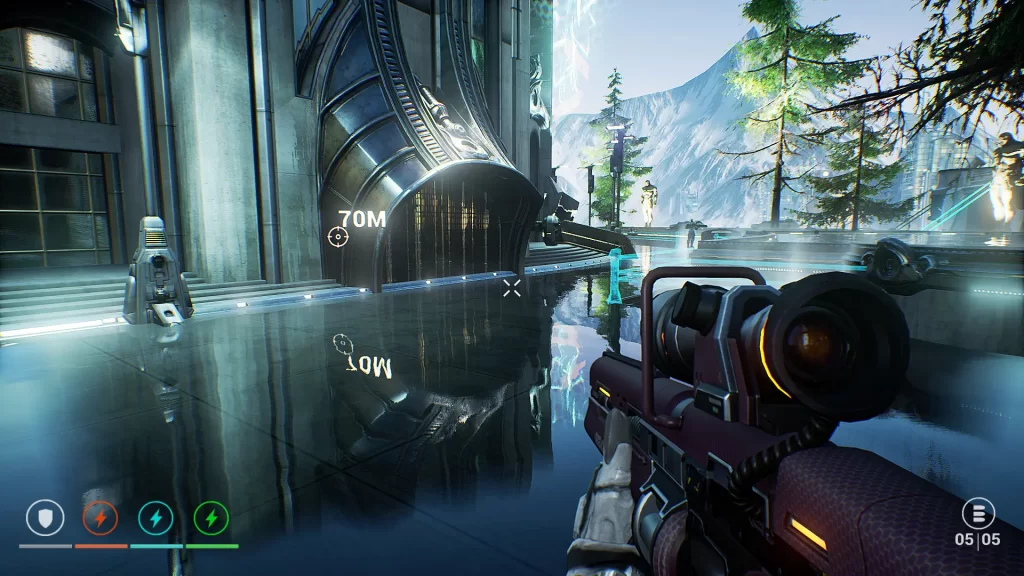This screenshot has height=576, width=1024.
Task: Select the cyan lightning bolt ability
Action: (x=155, y=517)
